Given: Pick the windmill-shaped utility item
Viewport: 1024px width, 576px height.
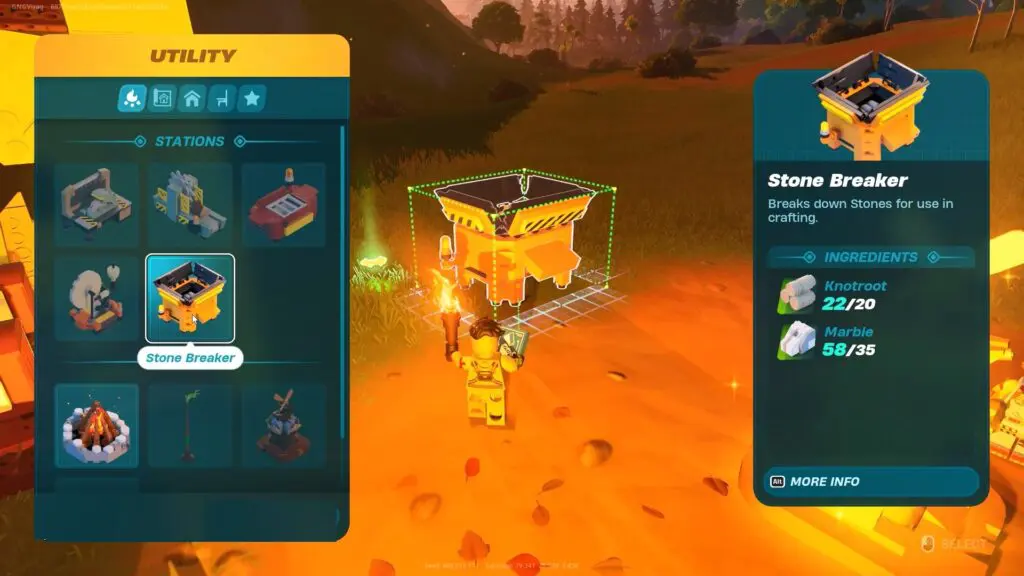Looking at the screenshot, I should (x=283, y=425).
